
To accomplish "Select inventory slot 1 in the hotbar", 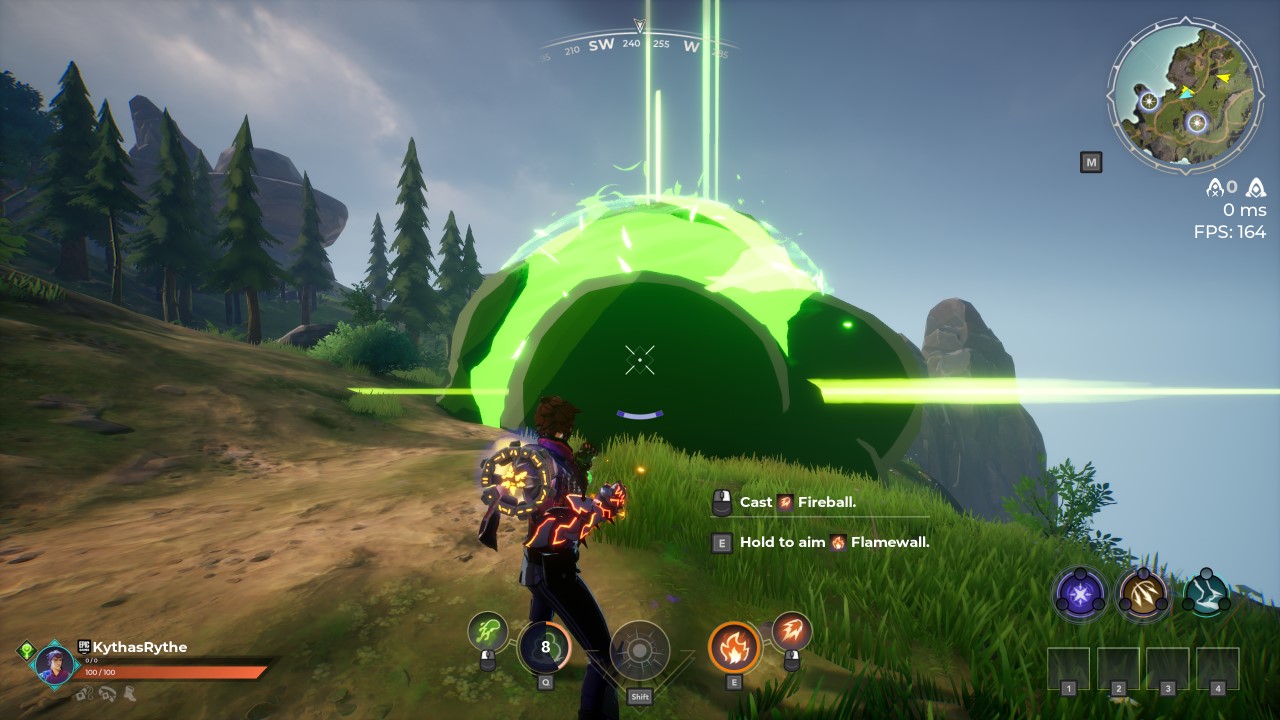I will (x=1069, y=668).
